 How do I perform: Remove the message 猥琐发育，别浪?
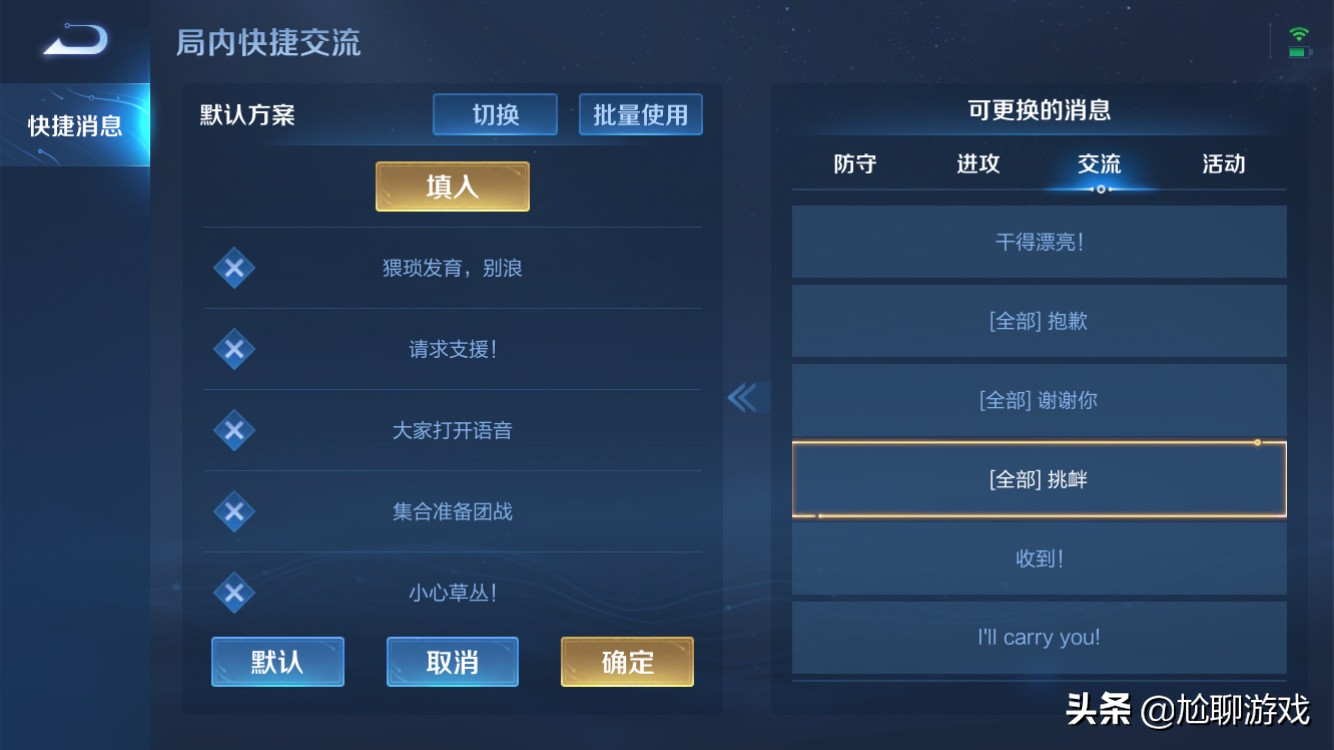[233, 268]
